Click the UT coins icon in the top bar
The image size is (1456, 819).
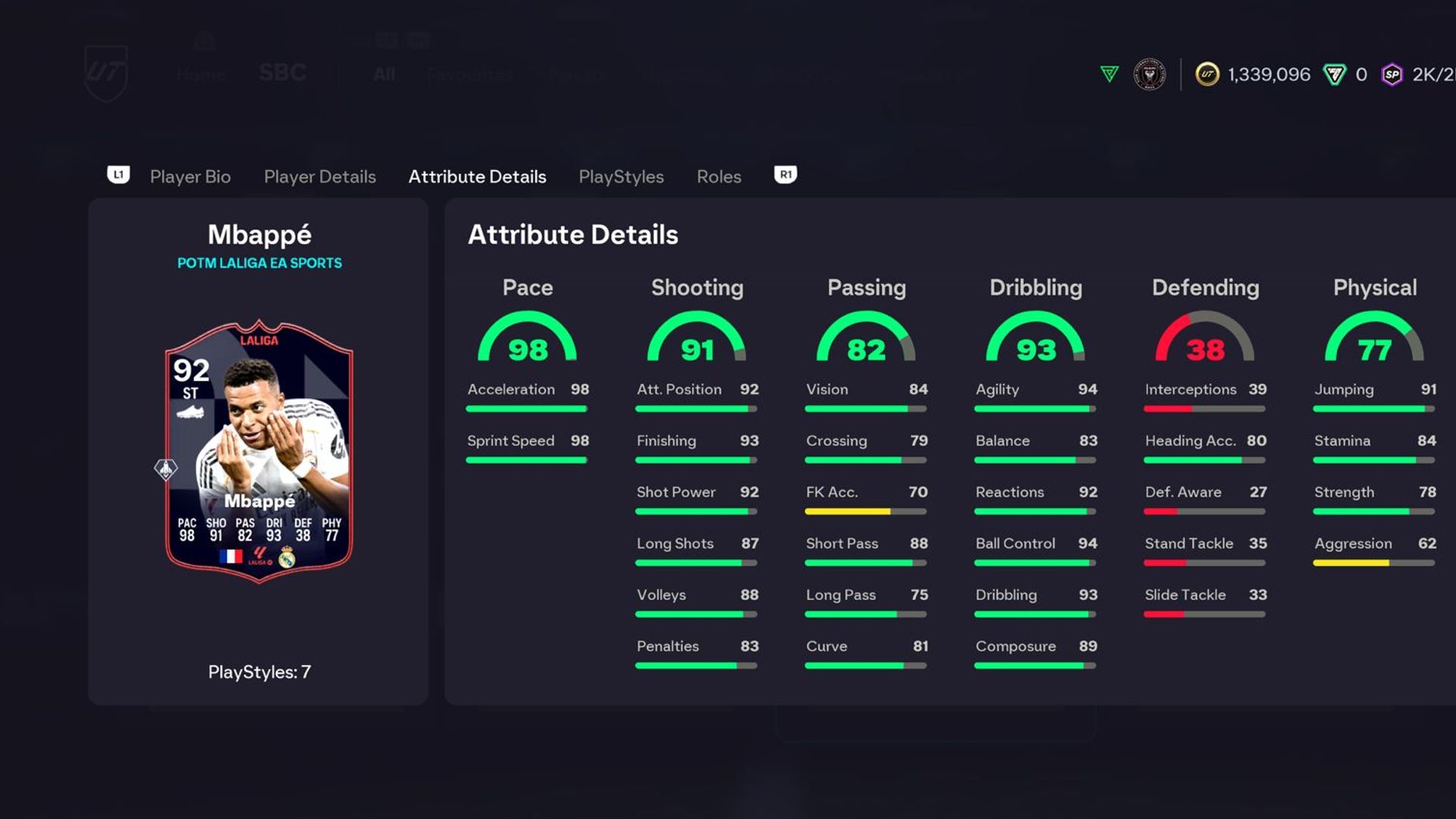(1208, 74)
